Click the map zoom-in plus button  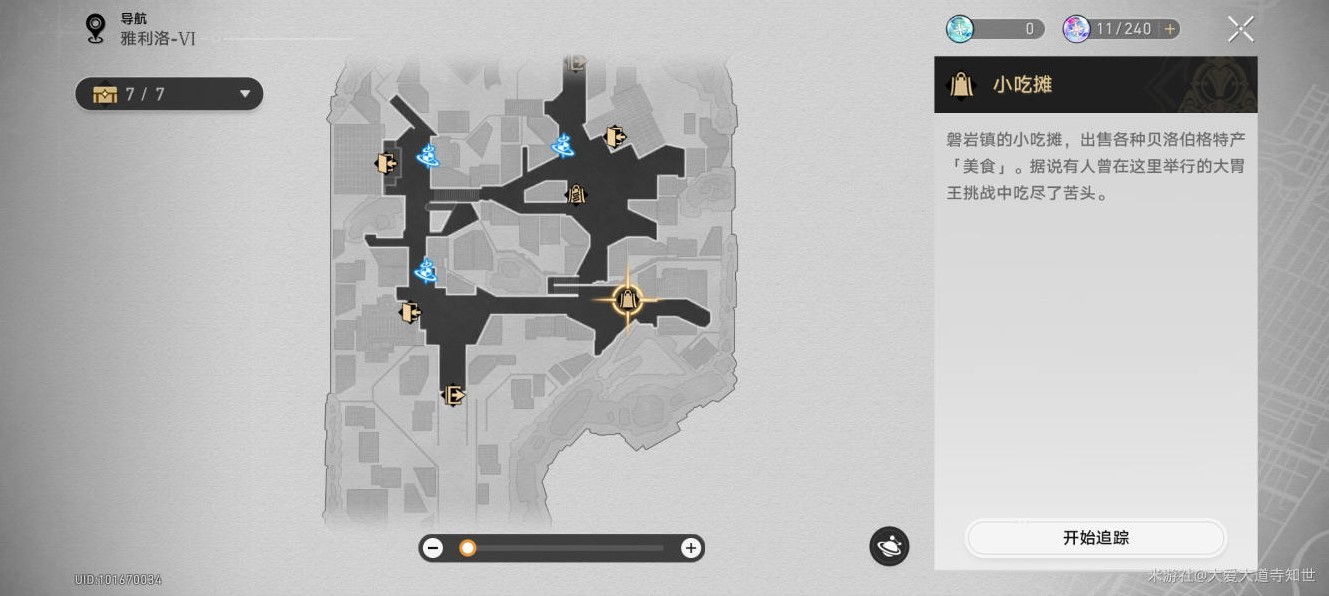tap(690, 548)
